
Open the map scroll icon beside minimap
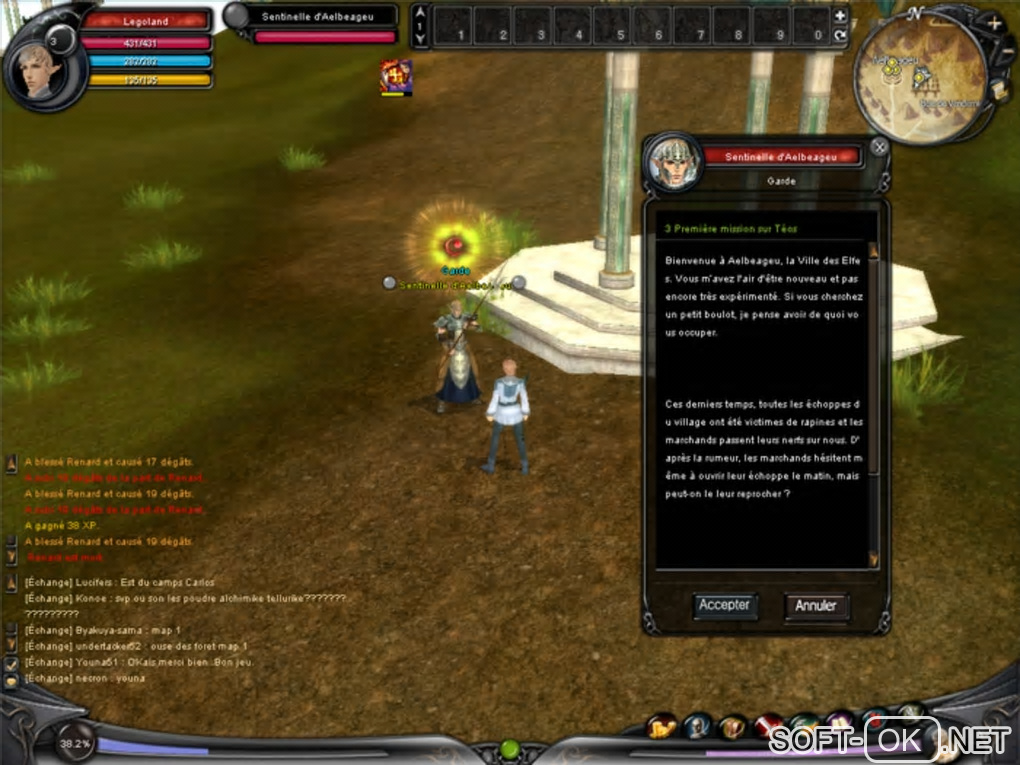coord(998,90)
